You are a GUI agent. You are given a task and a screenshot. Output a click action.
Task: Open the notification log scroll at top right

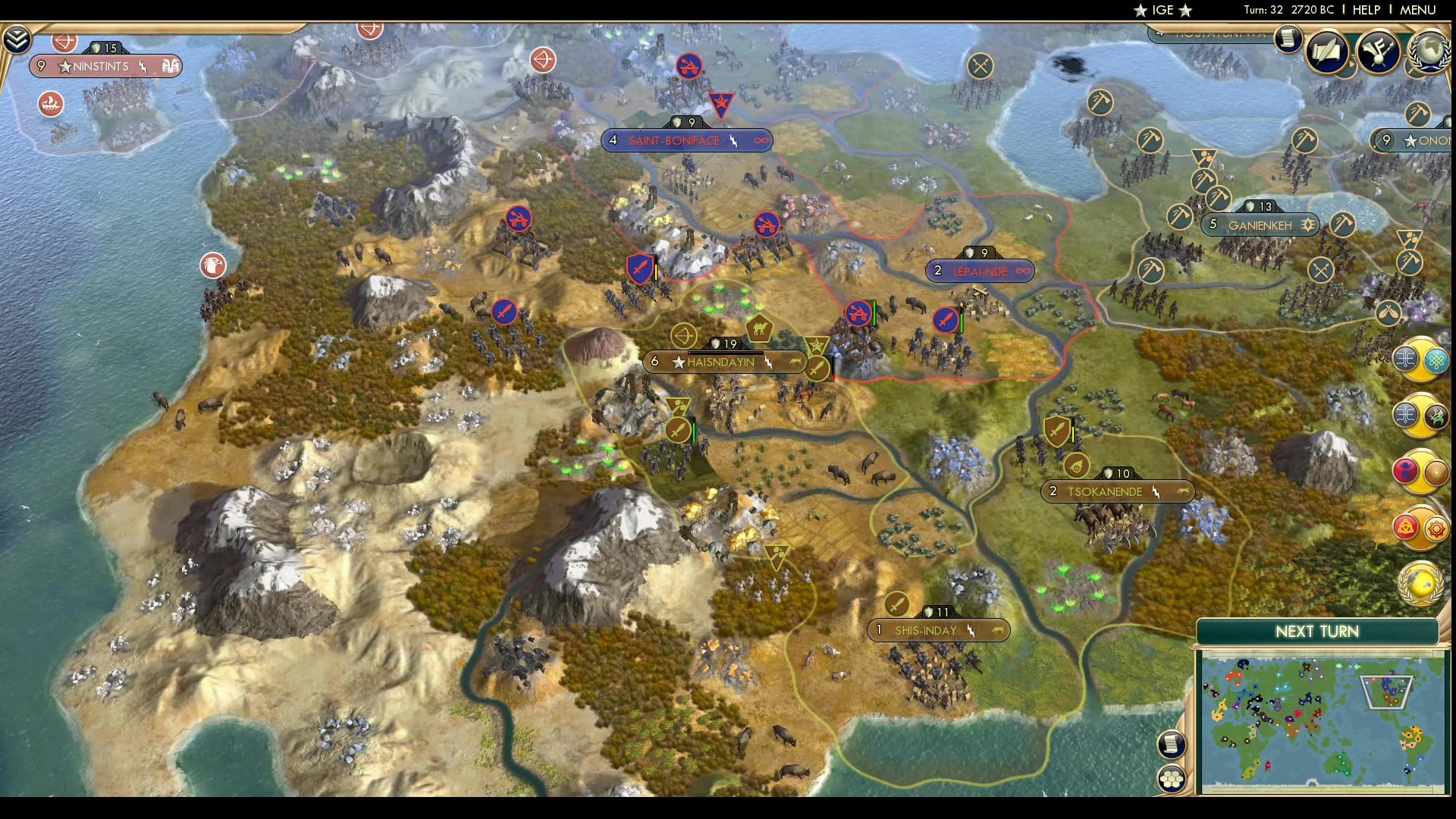pyautogui.click(x=1287, y=40)
